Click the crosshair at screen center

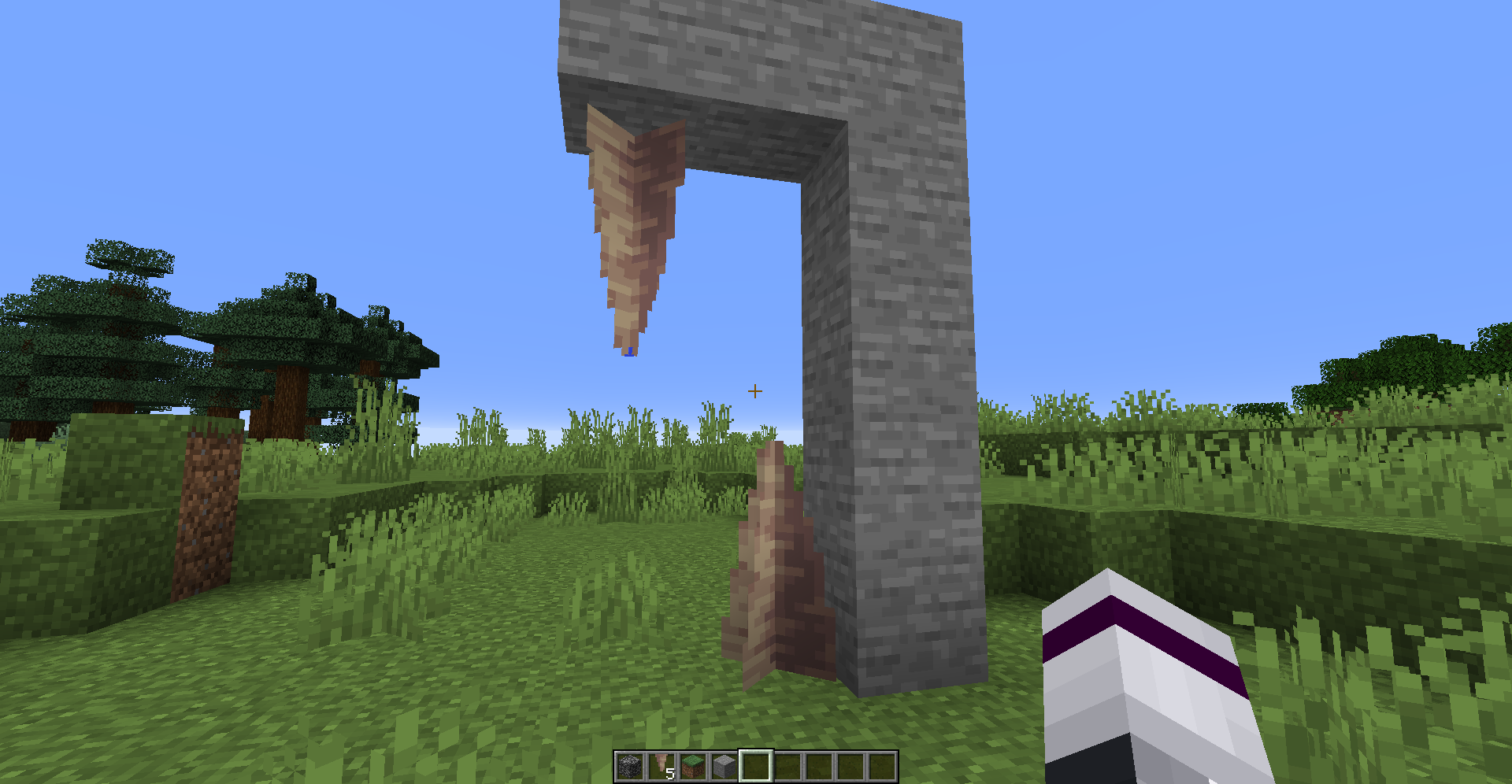754,390
